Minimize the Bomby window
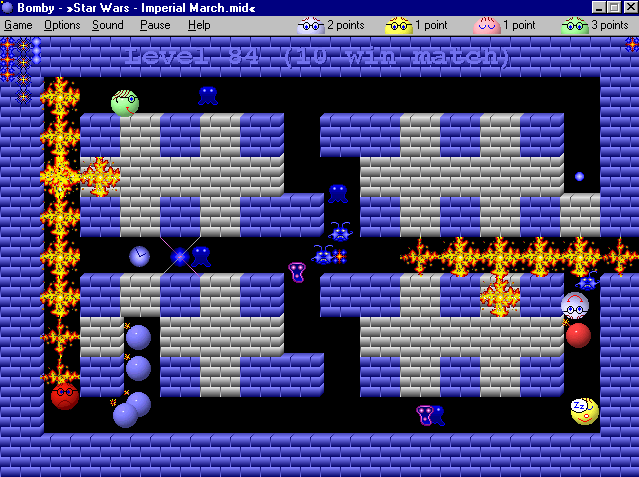Image resolution: width=639 pixels, height=477 pixels. point(598,8)
